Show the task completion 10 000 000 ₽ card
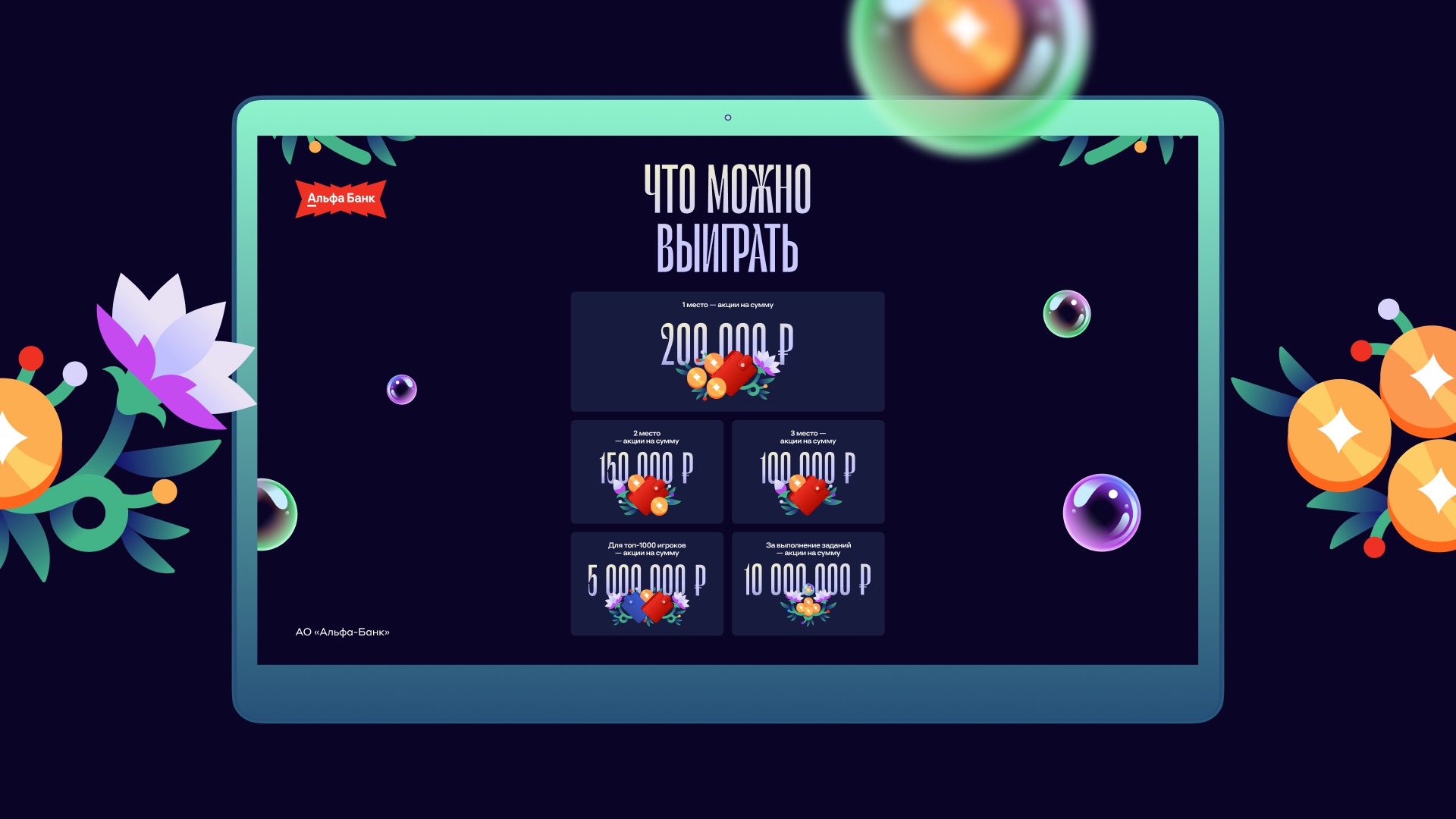Viewport: 1456px width, 819px height. coord(808,583)
